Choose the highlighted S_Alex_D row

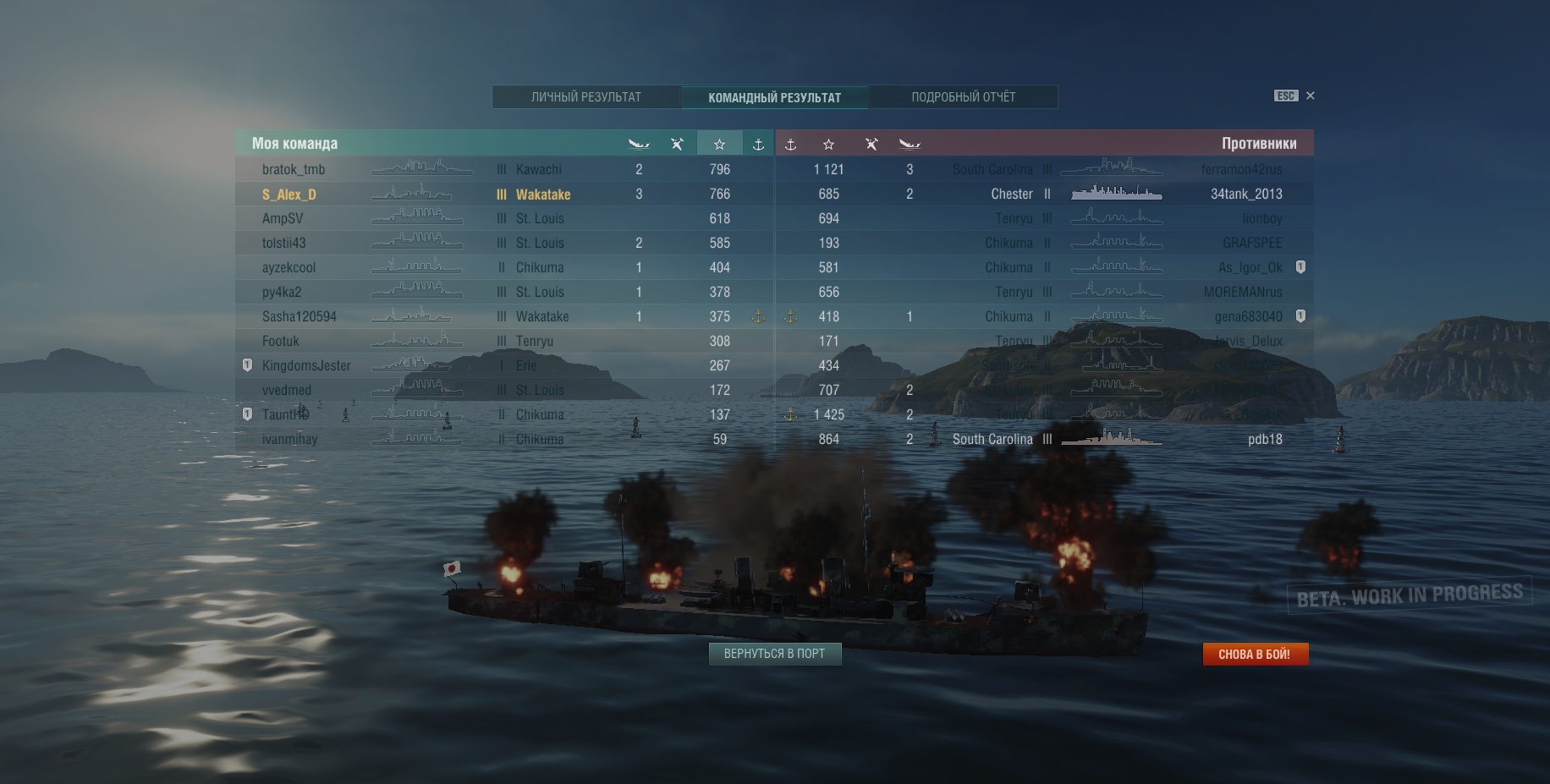point(289,195)
